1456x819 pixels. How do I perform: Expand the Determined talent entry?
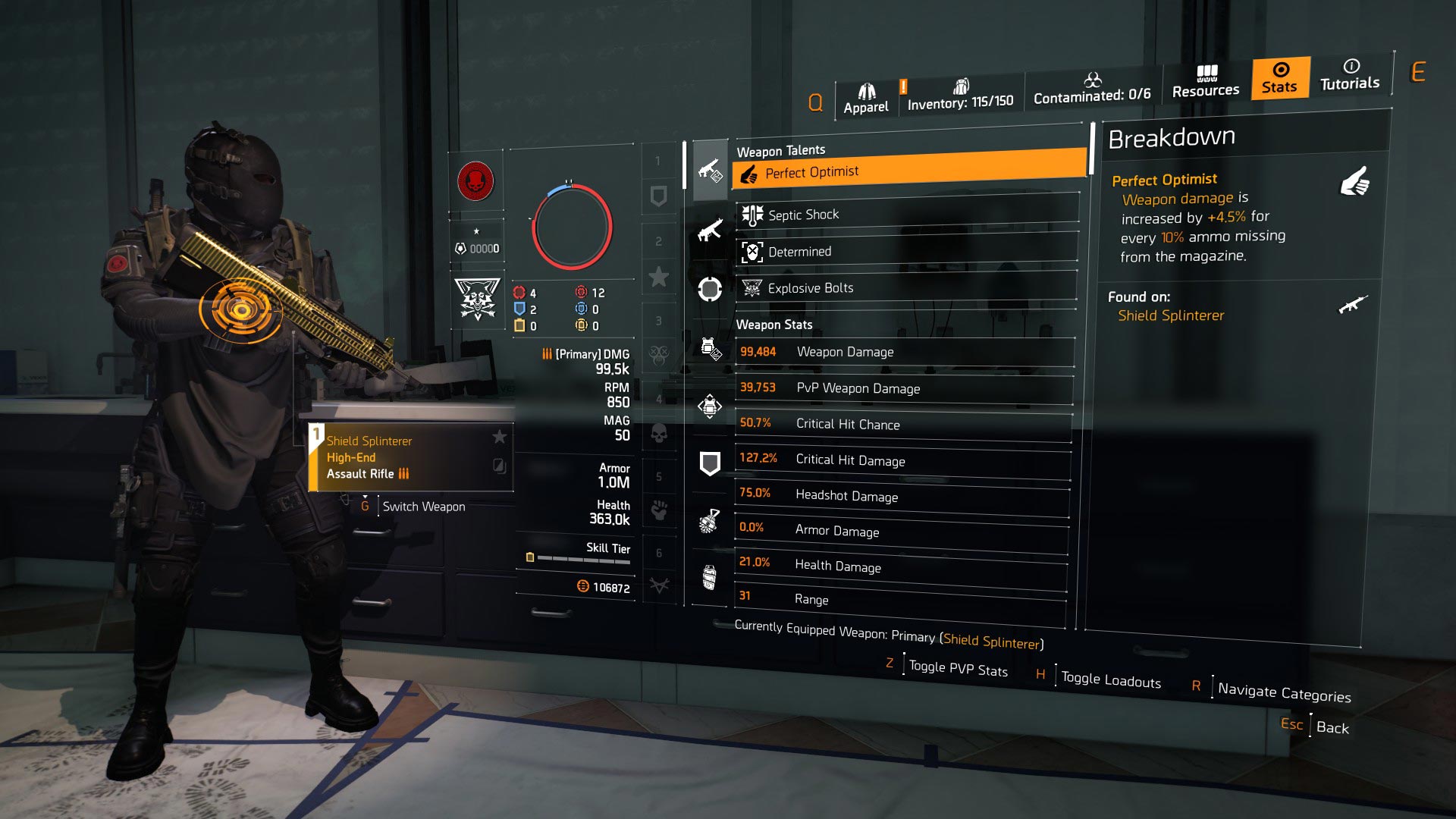[x=902, y=251]
